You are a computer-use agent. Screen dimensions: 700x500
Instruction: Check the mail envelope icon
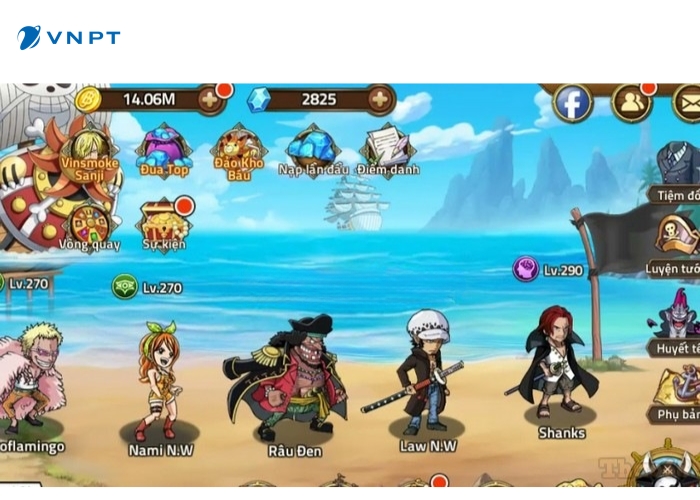pos(688,102)
